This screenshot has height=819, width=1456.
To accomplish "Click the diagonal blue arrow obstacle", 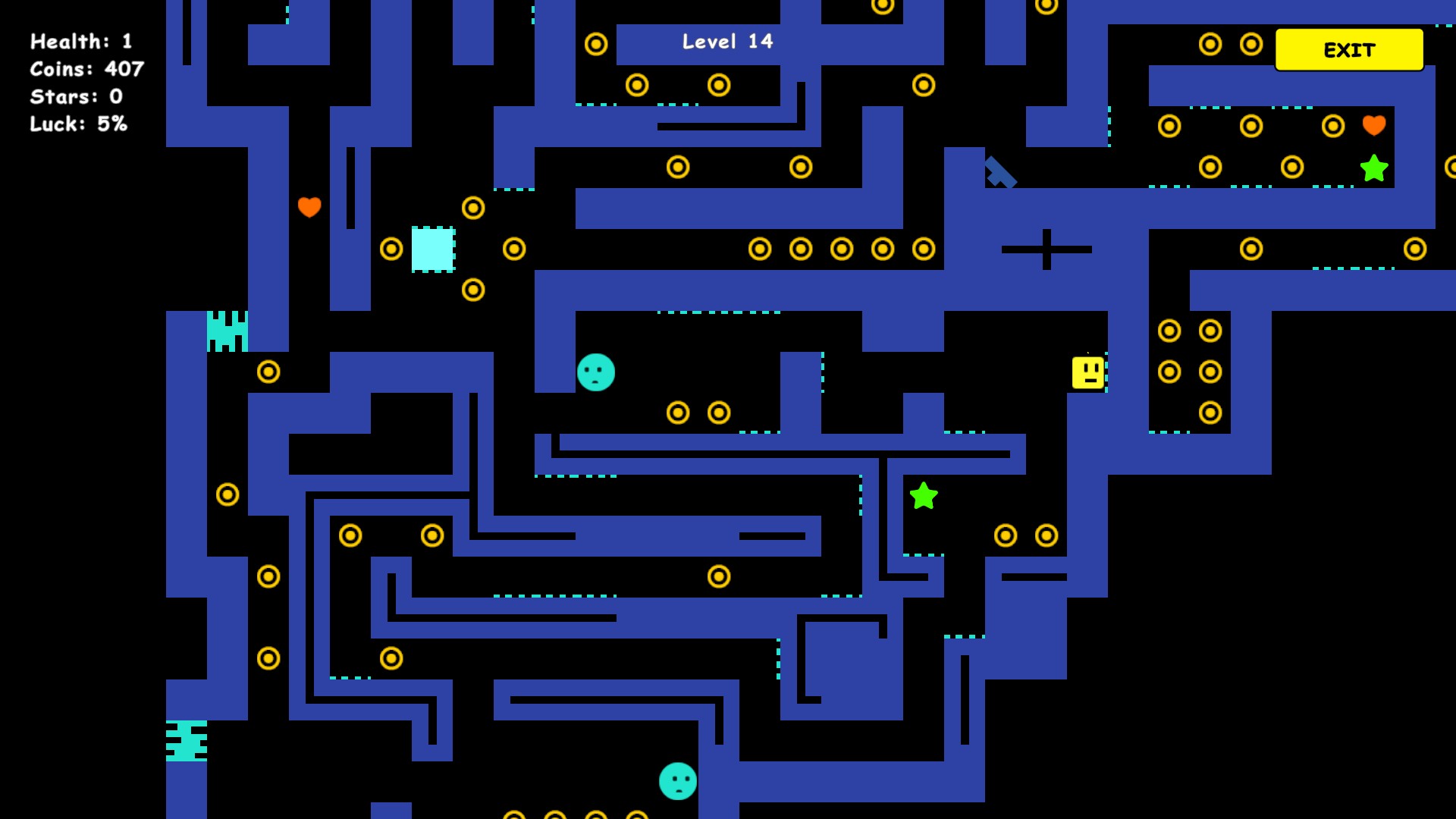I will click(x=1000, y=173).
